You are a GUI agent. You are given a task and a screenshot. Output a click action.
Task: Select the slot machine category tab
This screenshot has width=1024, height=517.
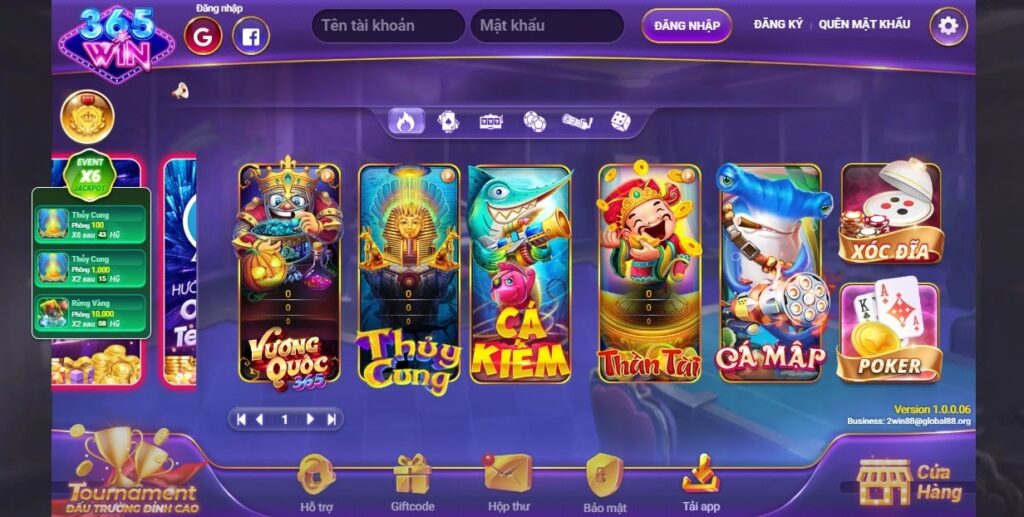click(490, 122)
